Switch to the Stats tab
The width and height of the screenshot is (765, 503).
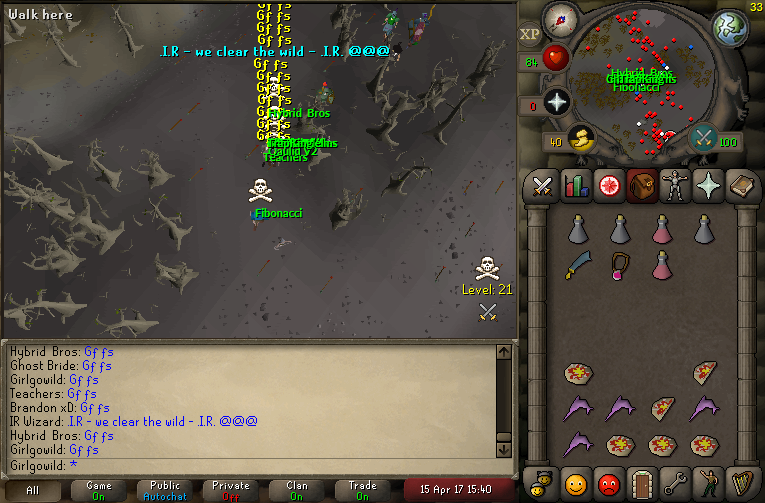click(x=575, y=186)
